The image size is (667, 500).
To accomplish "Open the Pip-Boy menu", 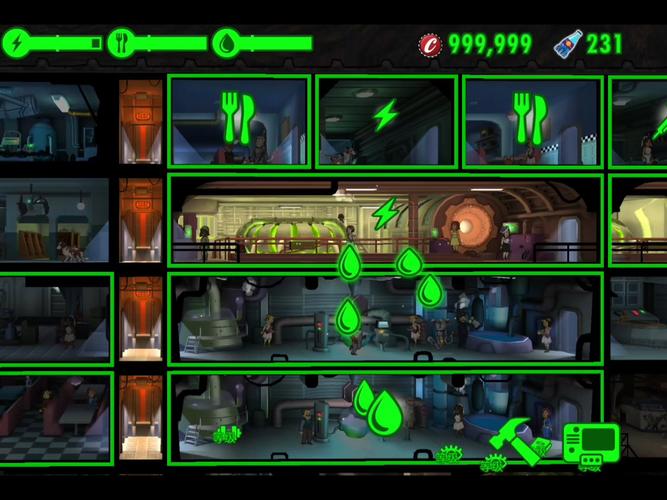I will coord(590,443).
